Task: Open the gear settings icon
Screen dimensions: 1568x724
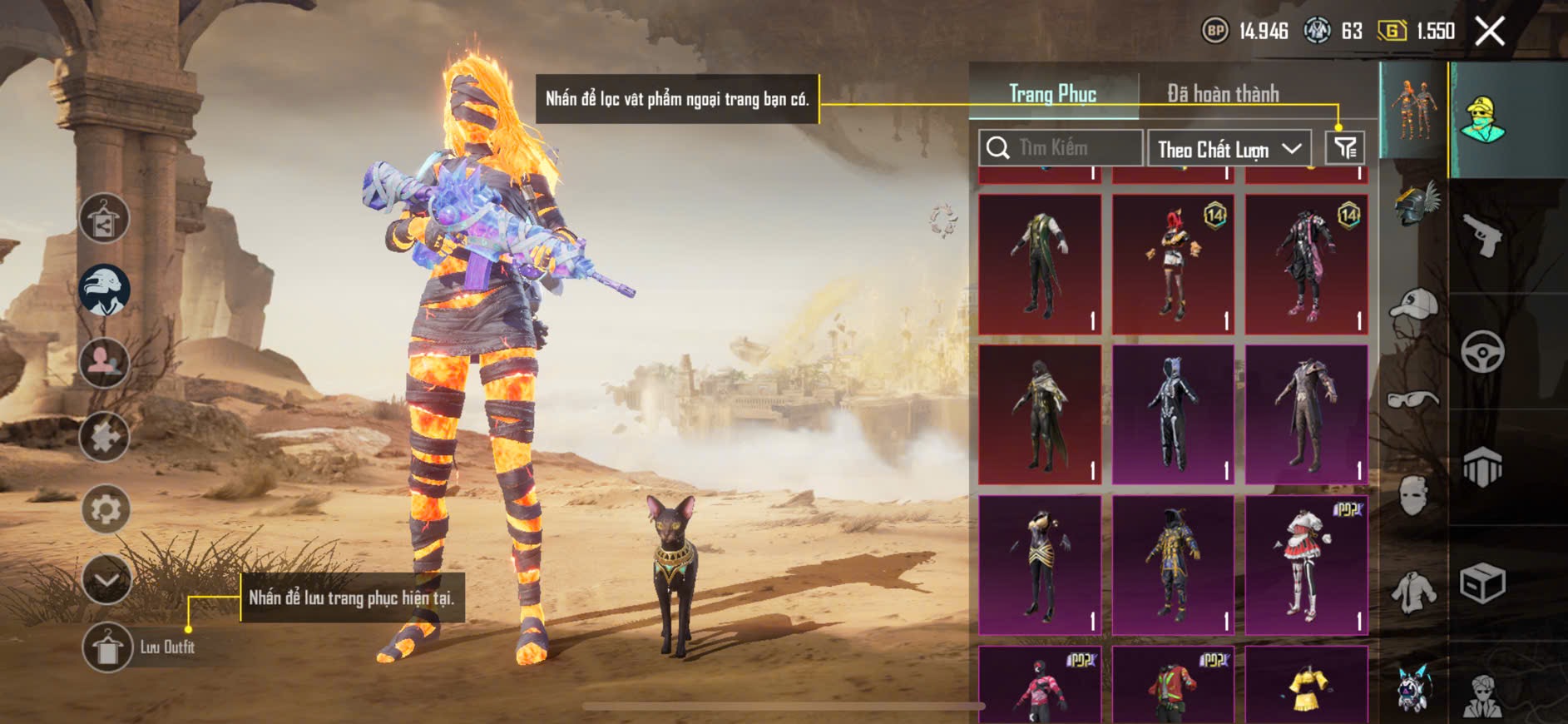Action: coord(106,508)
